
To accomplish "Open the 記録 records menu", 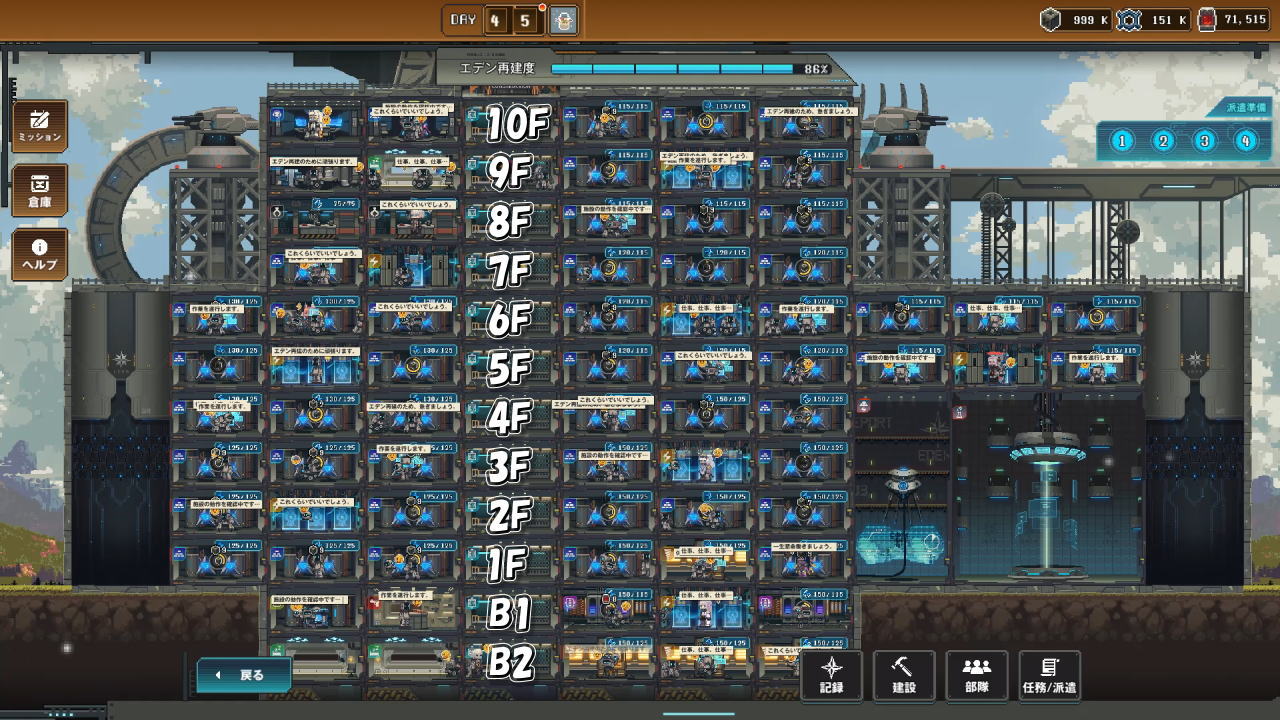I will [x=832, y=675].
